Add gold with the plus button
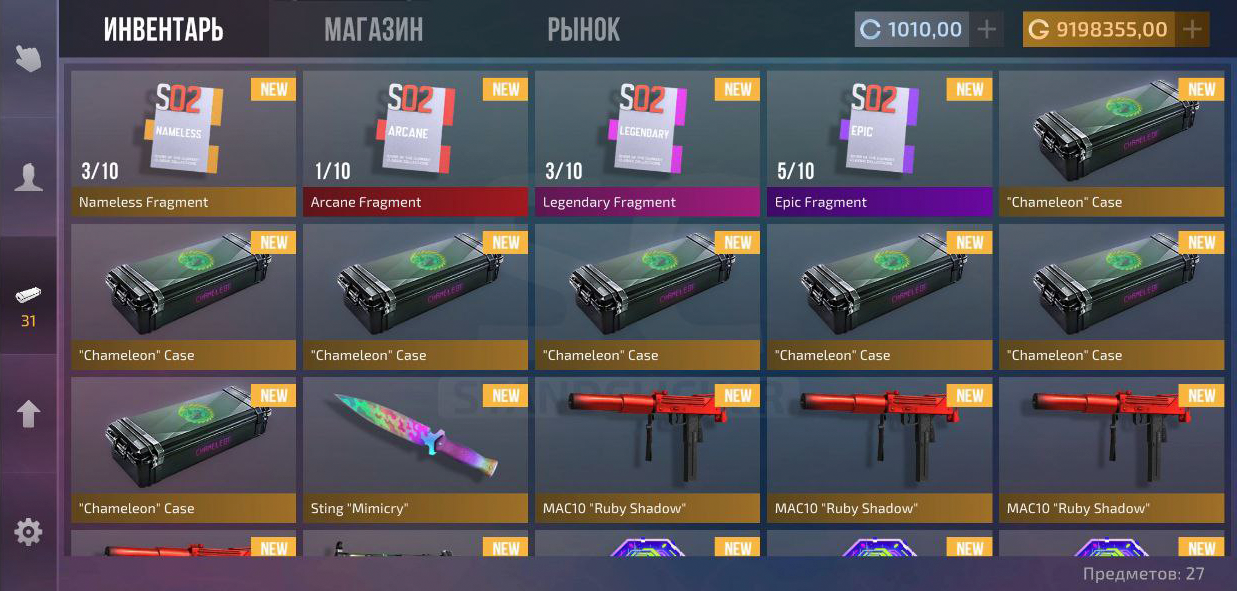The height and width of the screenshot is (591, 1237). pyautogui.click(x=1192, y=30)
